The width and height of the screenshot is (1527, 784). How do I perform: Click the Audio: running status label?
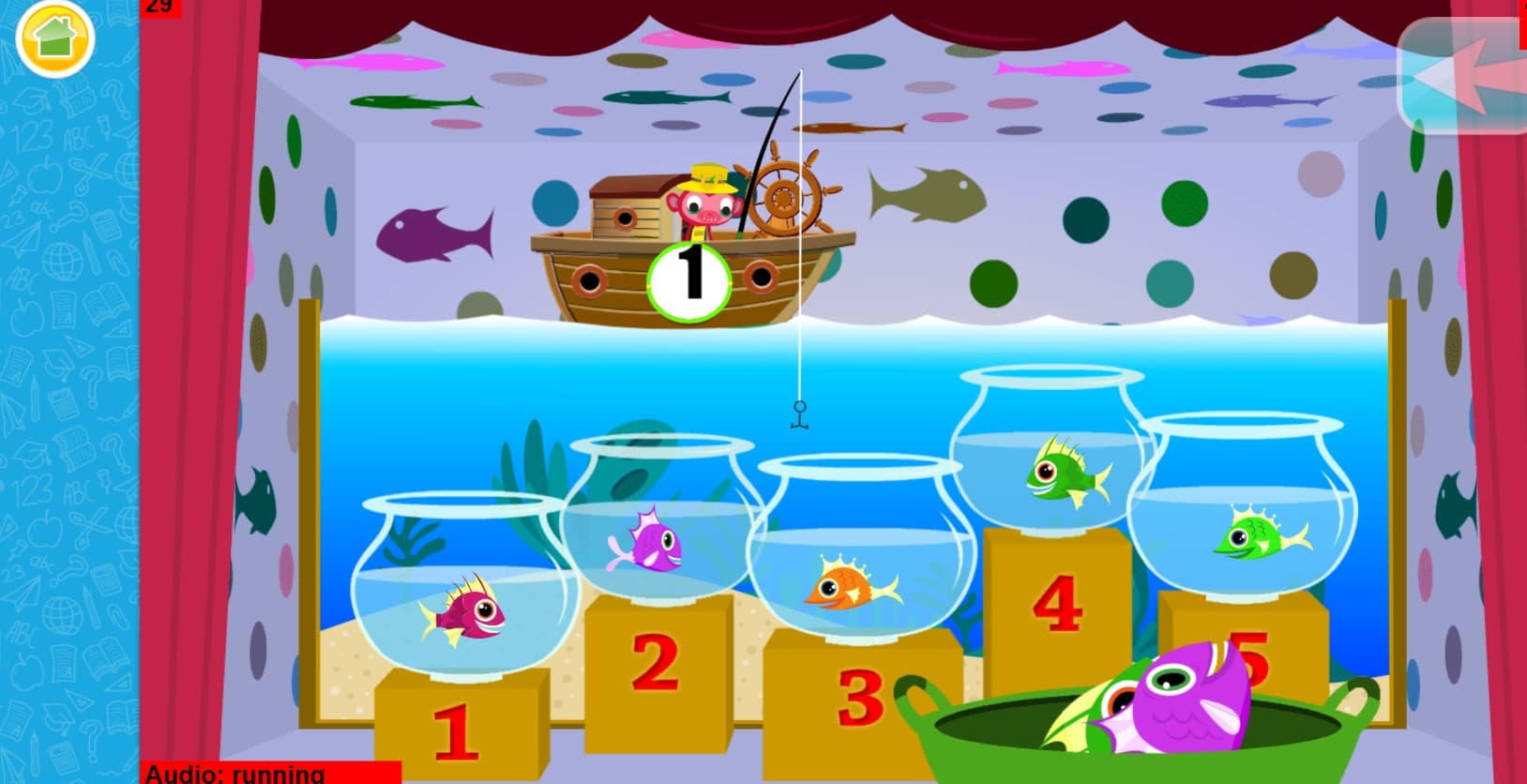[x=234, y=775]
